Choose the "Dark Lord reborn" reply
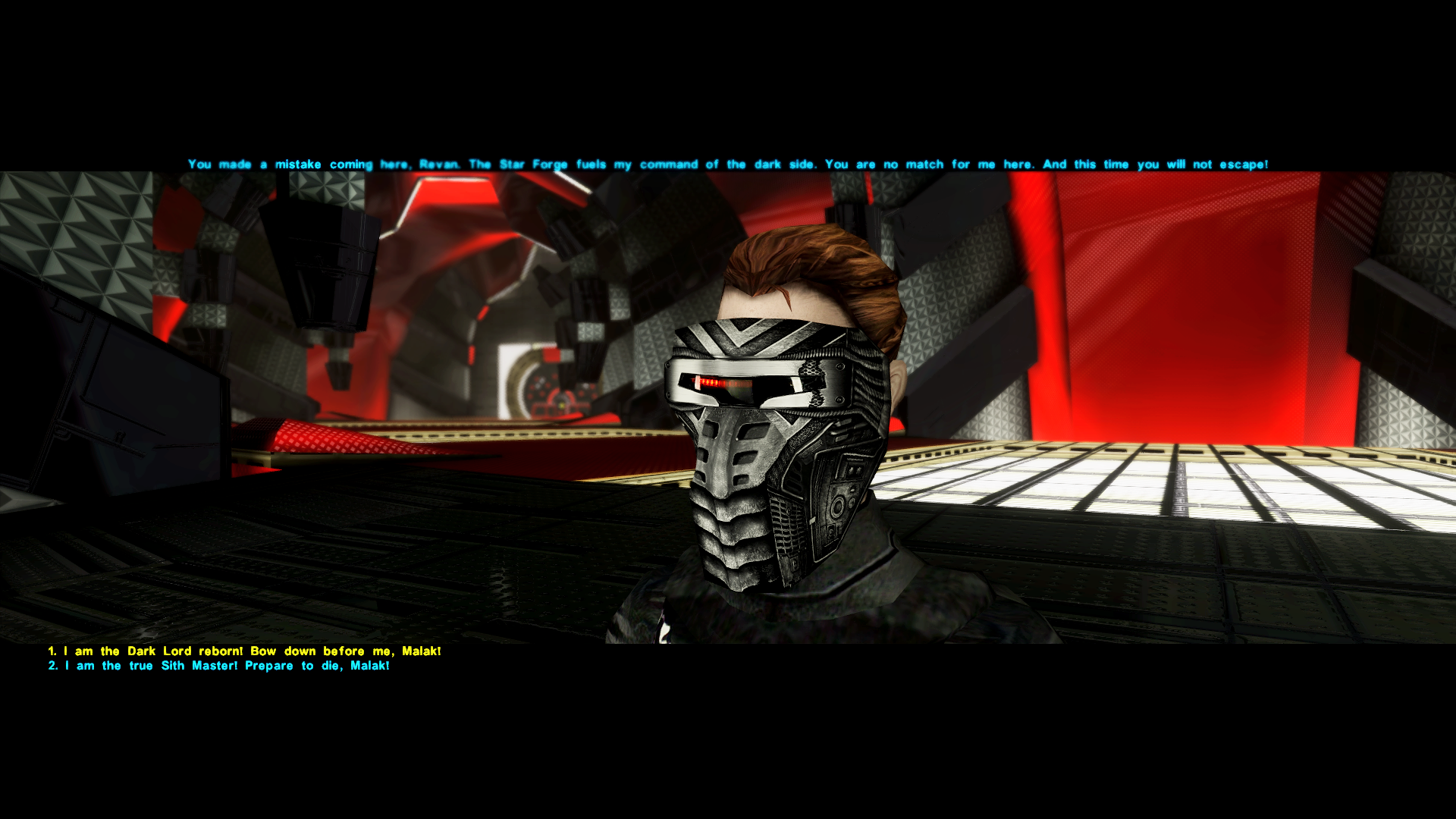This screenshot has height=819, width=1456. point(244,651)
